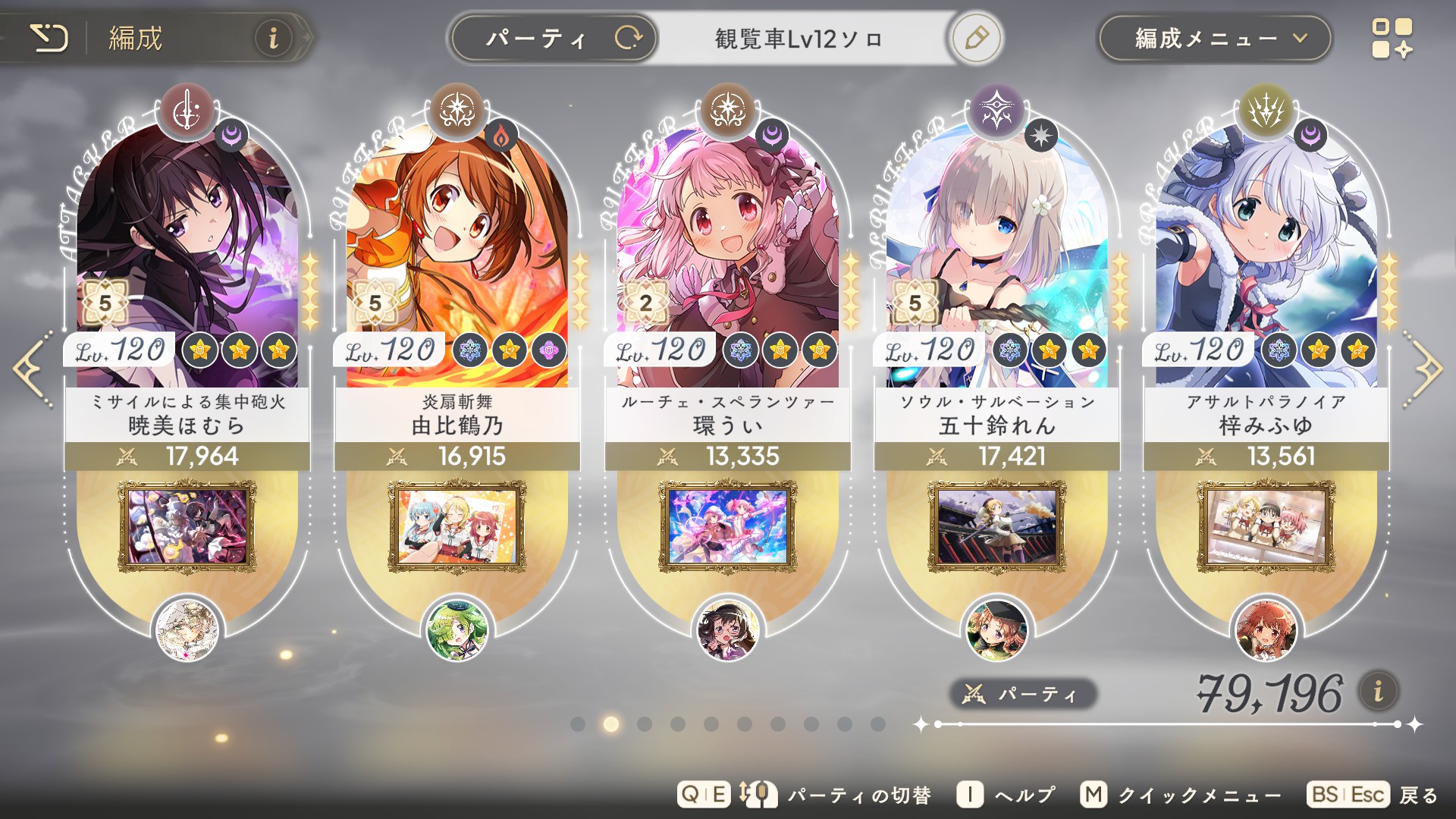Go back using the return arrow button
Image resolution: width=1456 pixels, height=819 pixels.
[49, 38]
